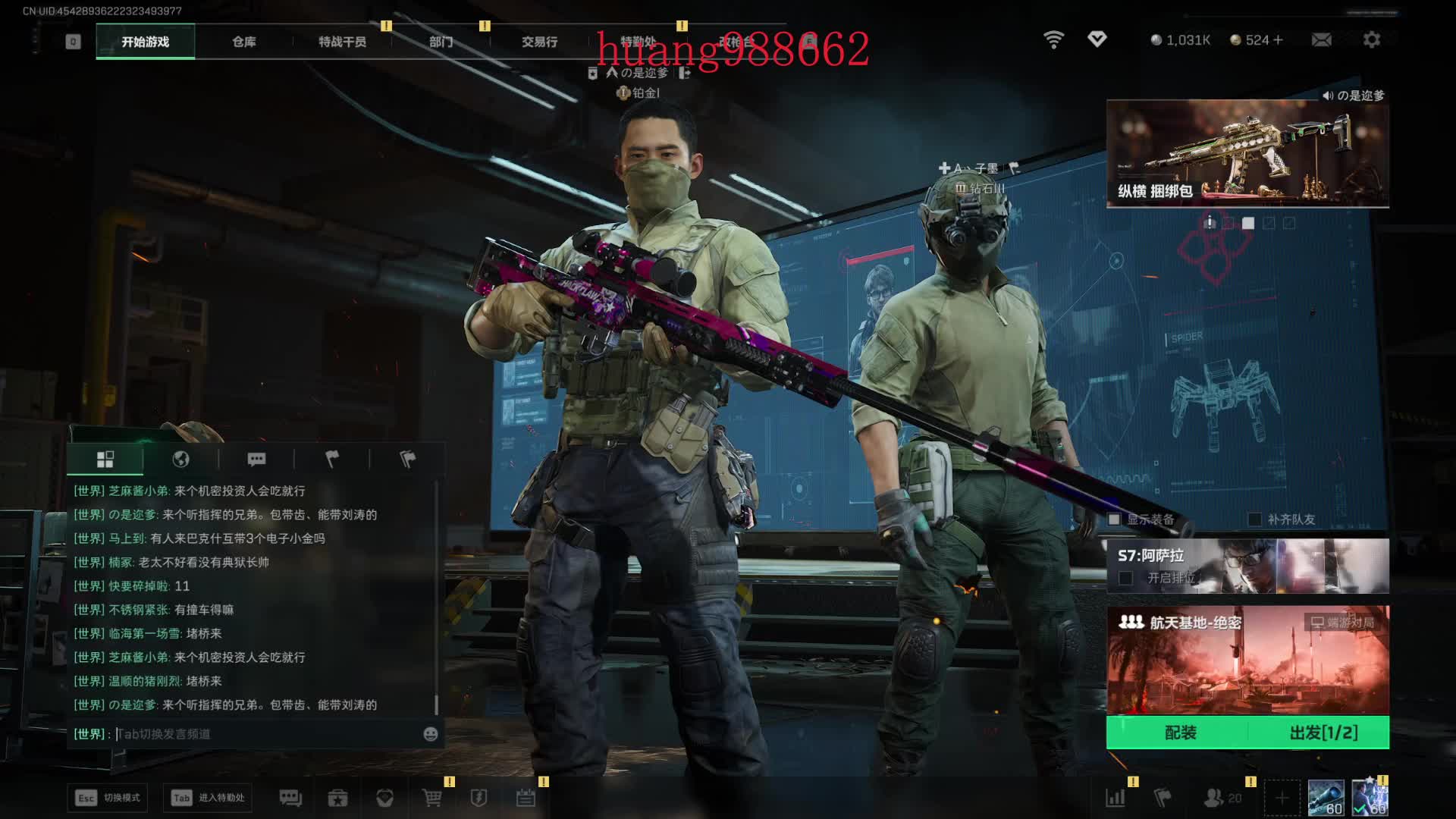Image resolution: width=1456 pixels, height=819 pixels.
Task: Toggle the 开启排位 ranked checkbox
Action: click(1126, 579)
